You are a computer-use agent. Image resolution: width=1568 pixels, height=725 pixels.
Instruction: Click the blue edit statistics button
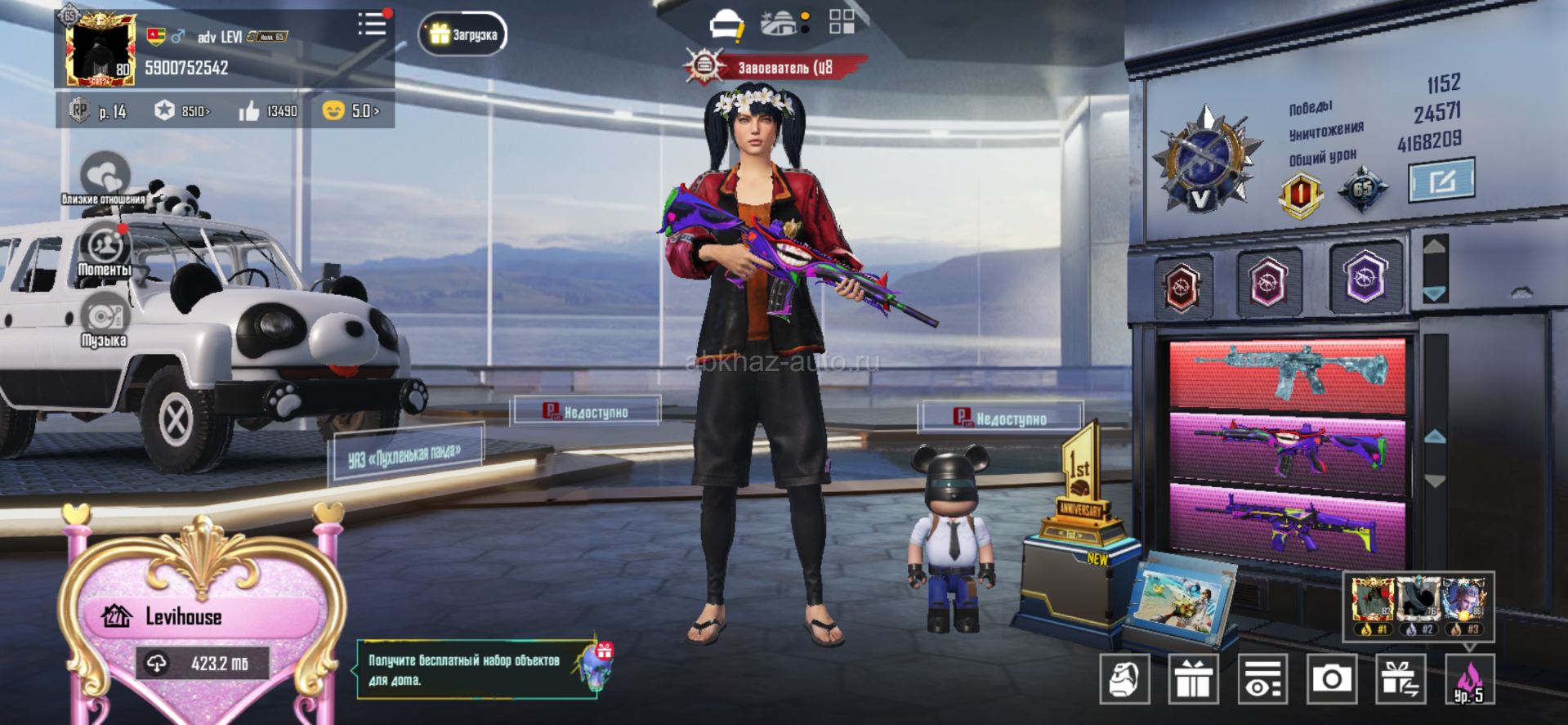pos(1441,180)
